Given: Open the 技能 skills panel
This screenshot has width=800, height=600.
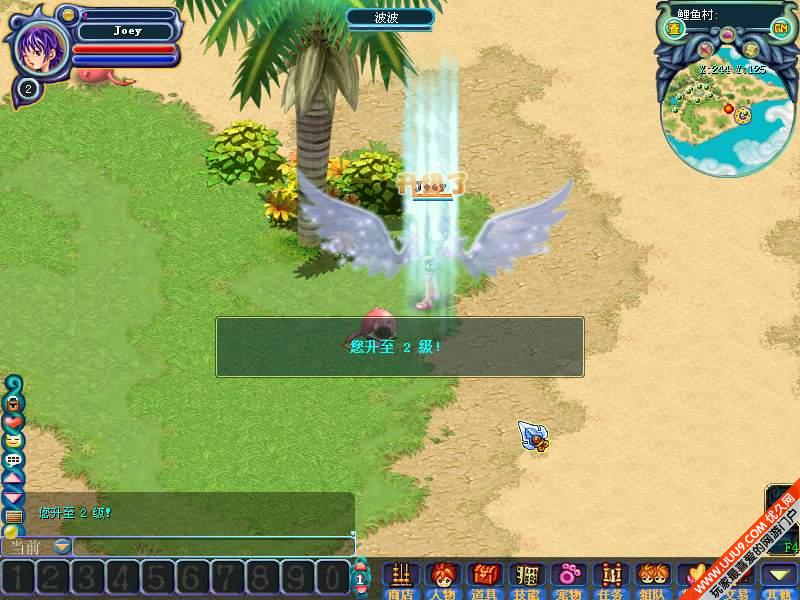Looking at the screenshot, I should (x=527, y=577).
